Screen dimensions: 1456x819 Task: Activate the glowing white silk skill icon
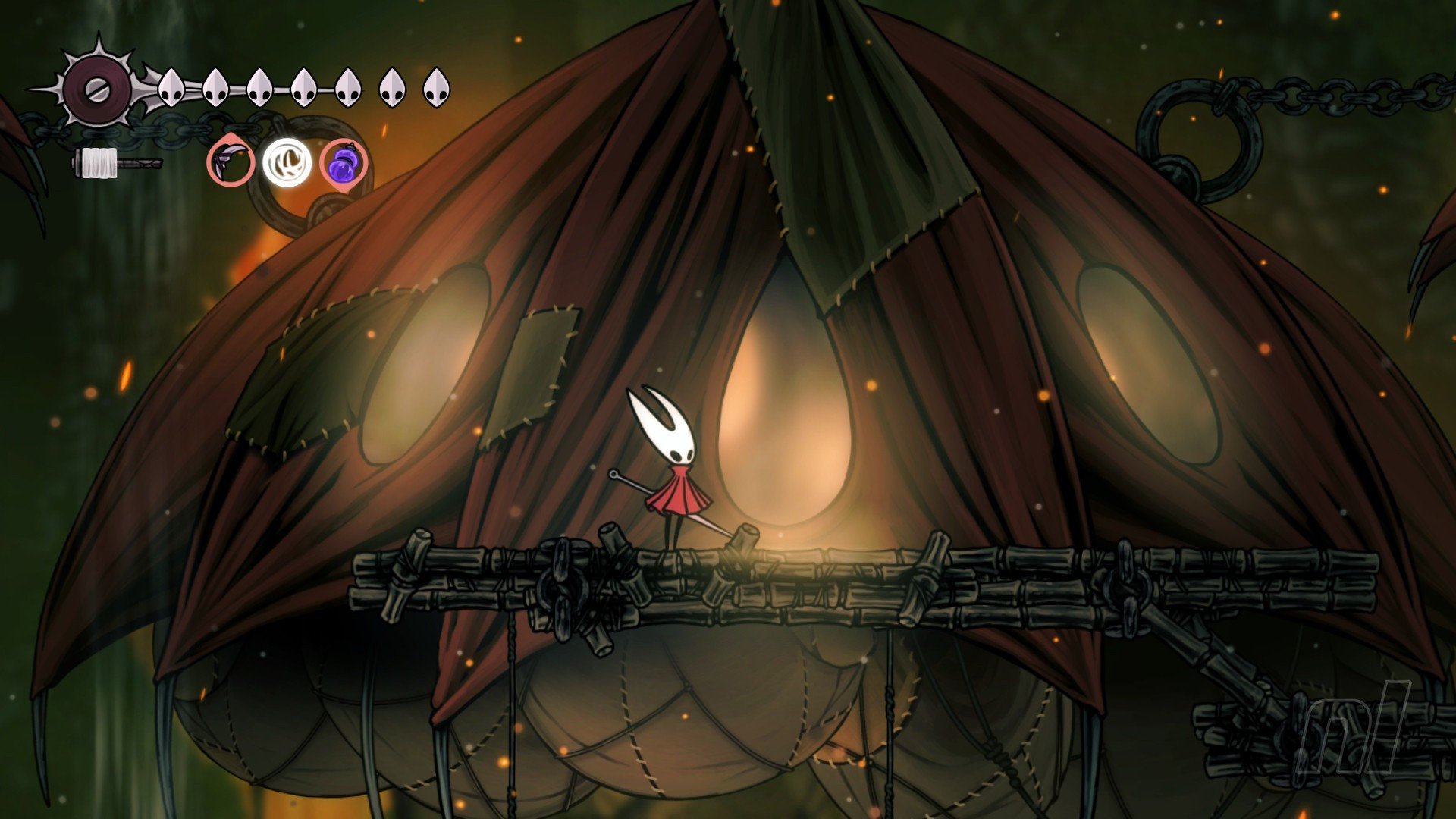click(287, 162)
